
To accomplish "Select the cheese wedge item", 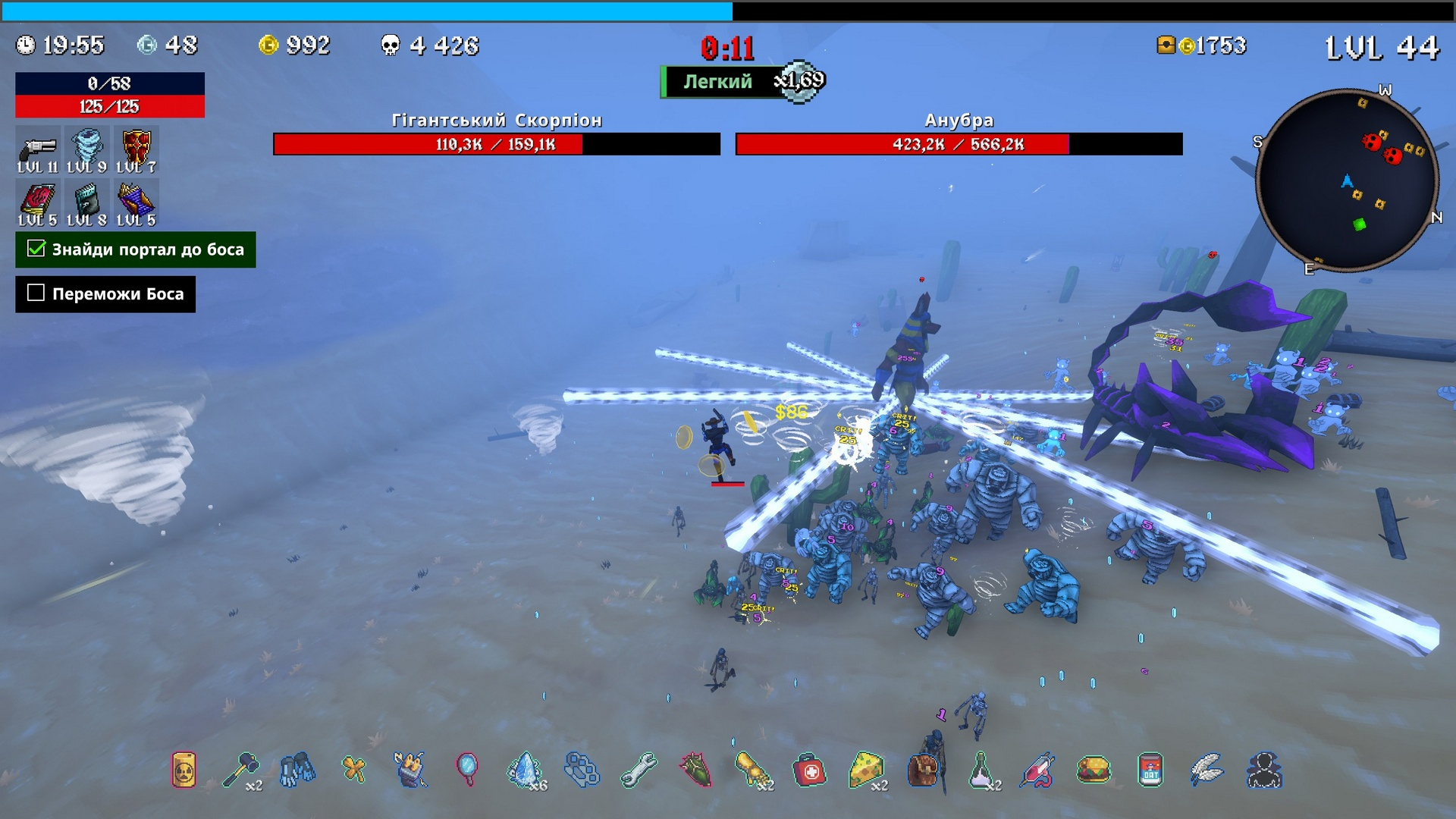I will pyautogui.click(x=866, y=770).
